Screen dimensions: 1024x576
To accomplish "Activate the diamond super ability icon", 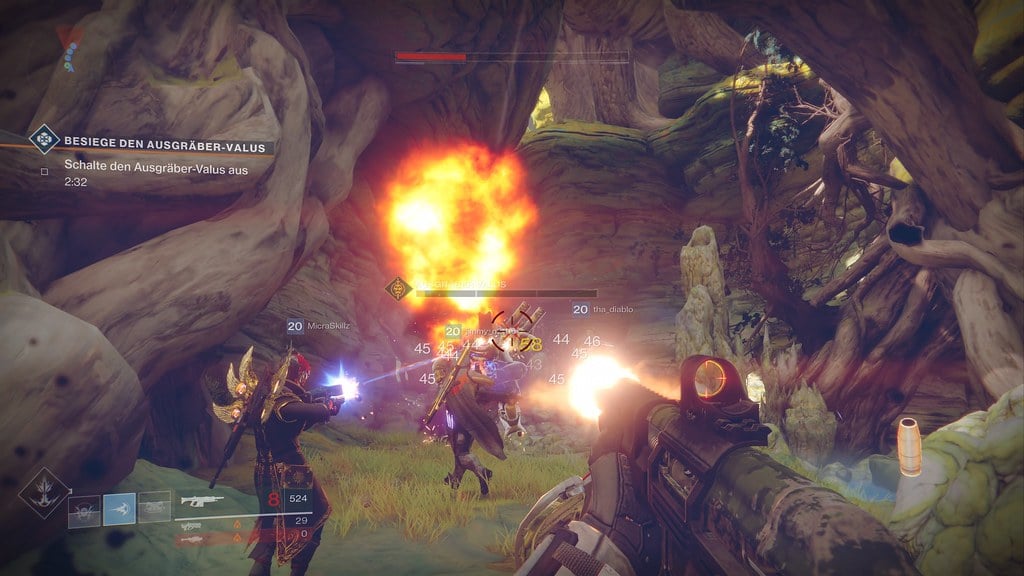I will coord(44,492).
